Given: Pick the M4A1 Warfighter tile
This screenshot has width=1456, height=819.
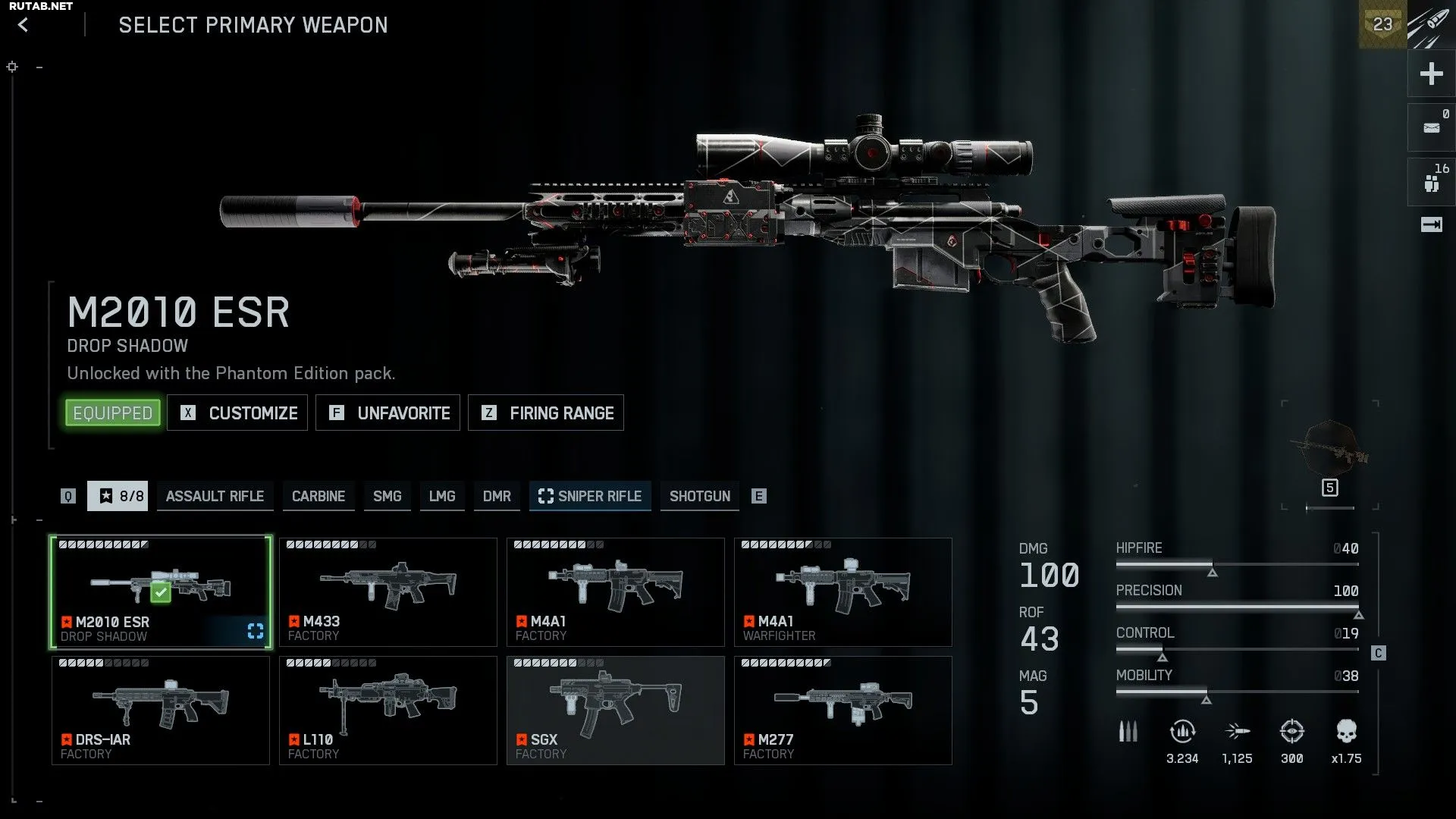Looking at the screenshot, I should click(x=843, y=592).
